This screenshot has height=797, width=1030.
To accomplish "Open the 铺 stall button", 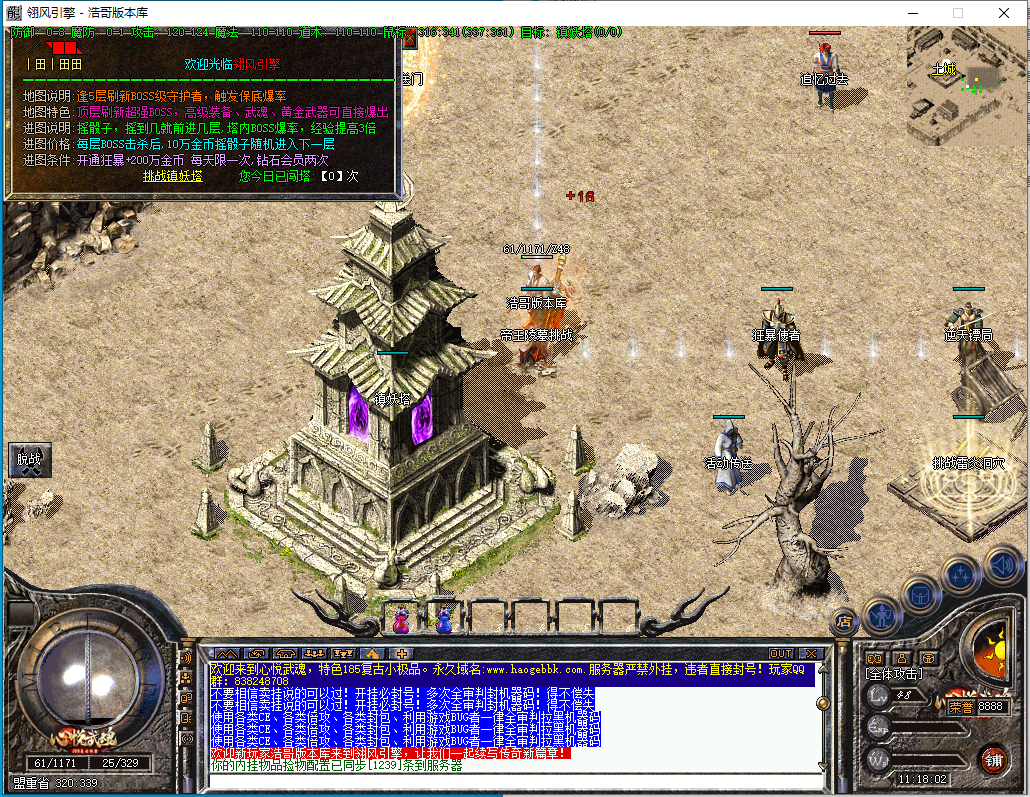I will pos(993,758).
